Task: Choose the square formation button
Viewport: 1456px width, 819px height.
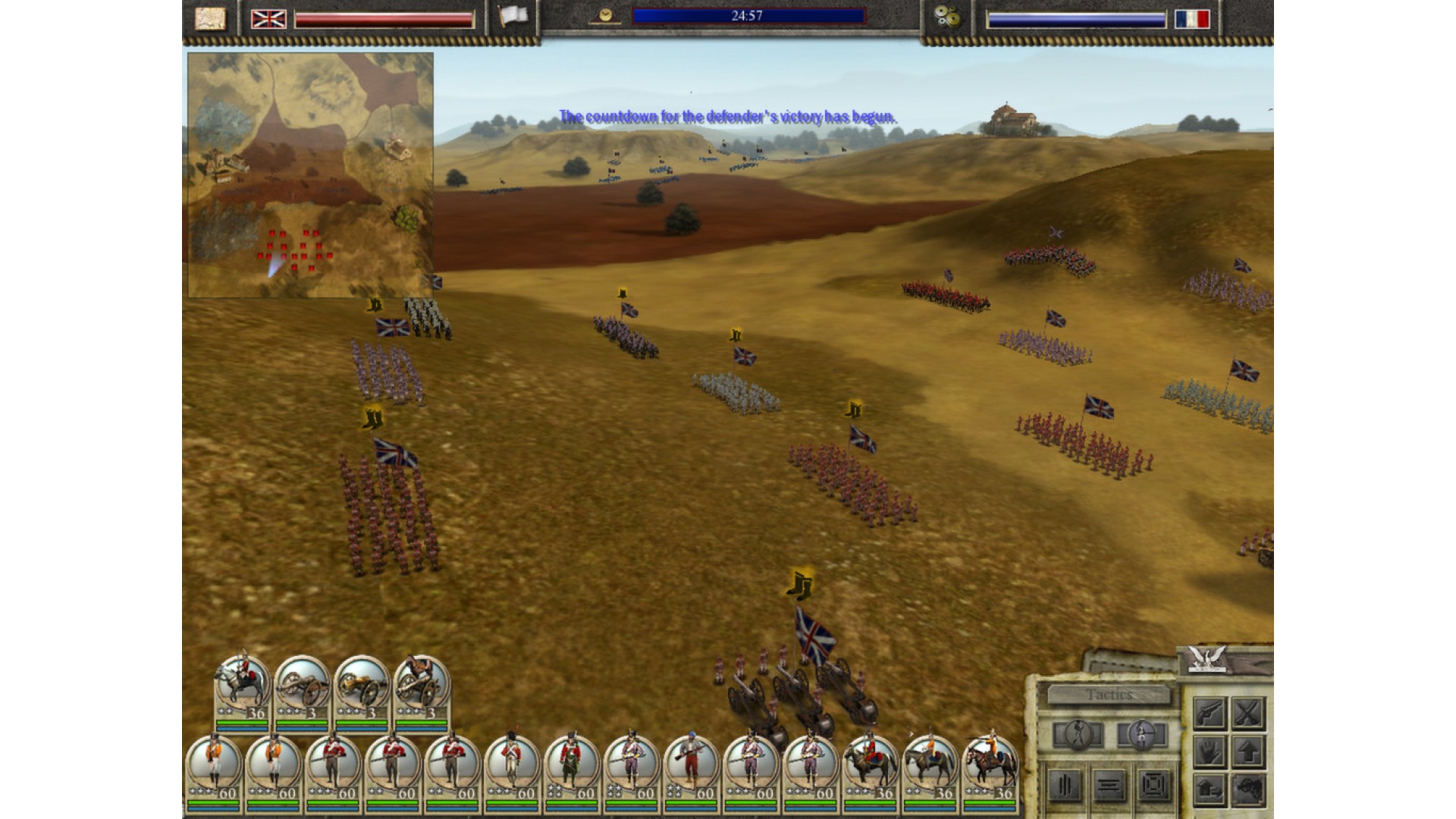Action: (1153, 786)
